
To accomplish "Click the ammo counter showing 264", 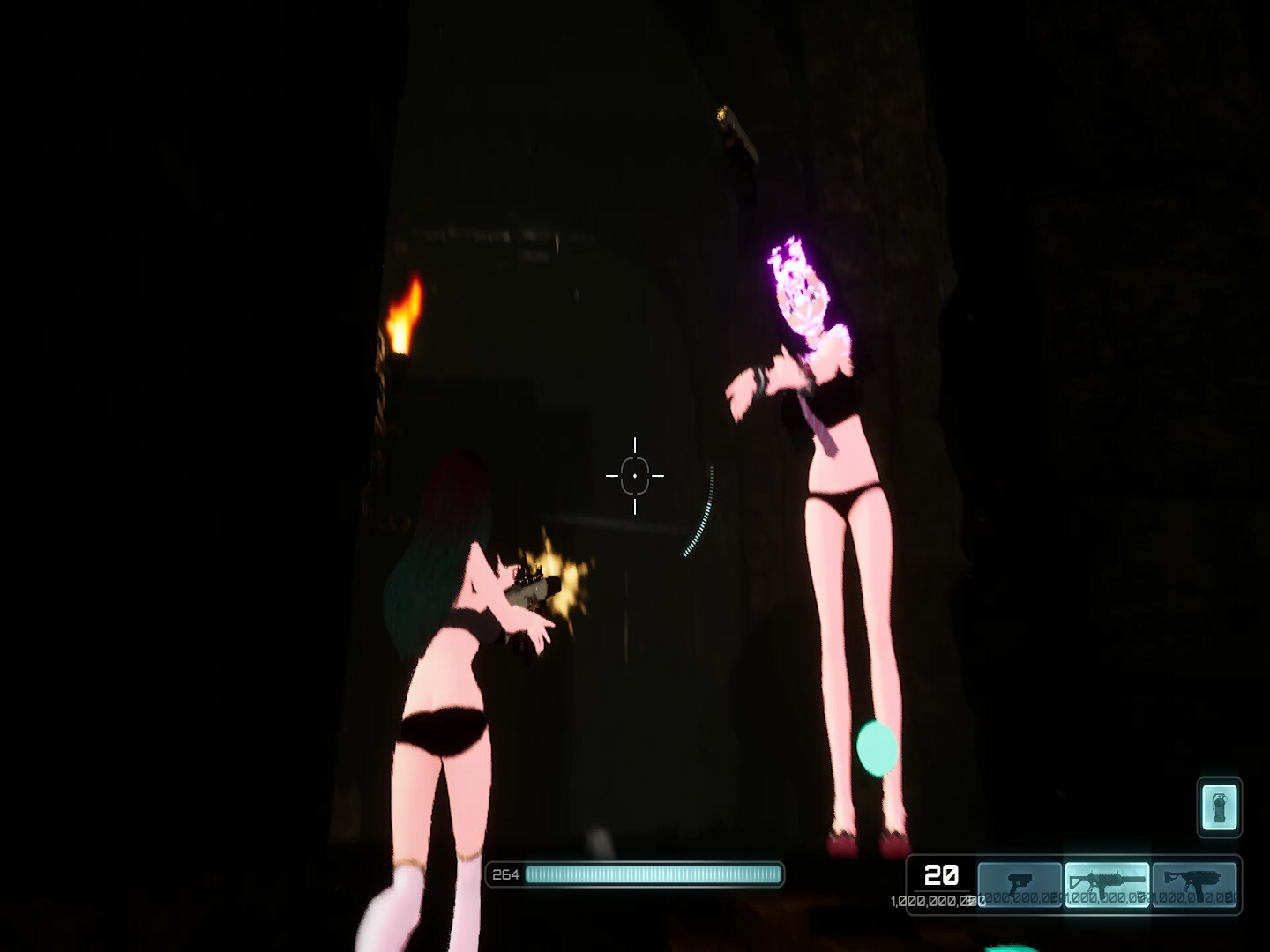I will click(503, 874).
